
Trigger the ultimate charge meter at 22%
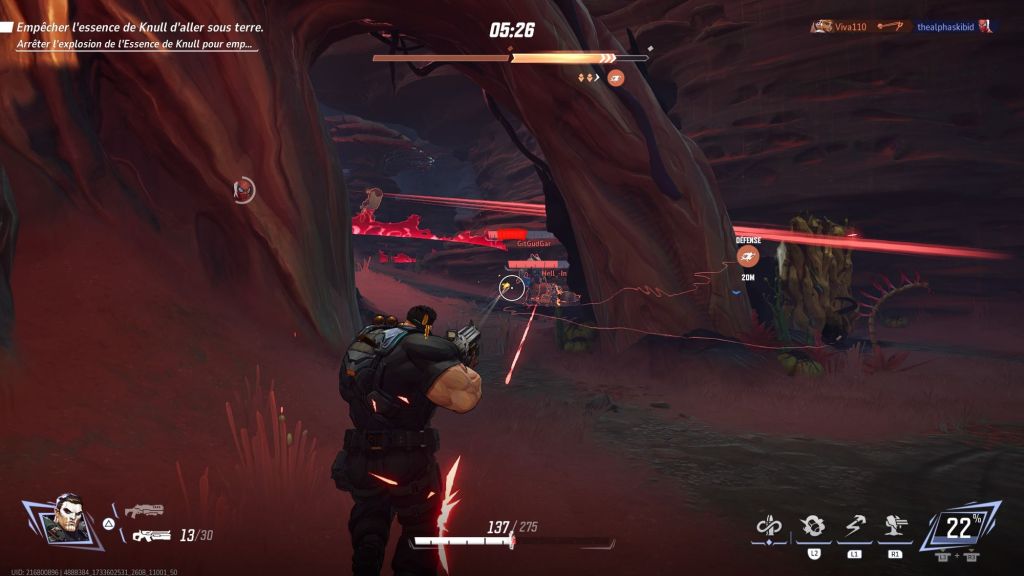pyautogui.click(x=959, y=527)
